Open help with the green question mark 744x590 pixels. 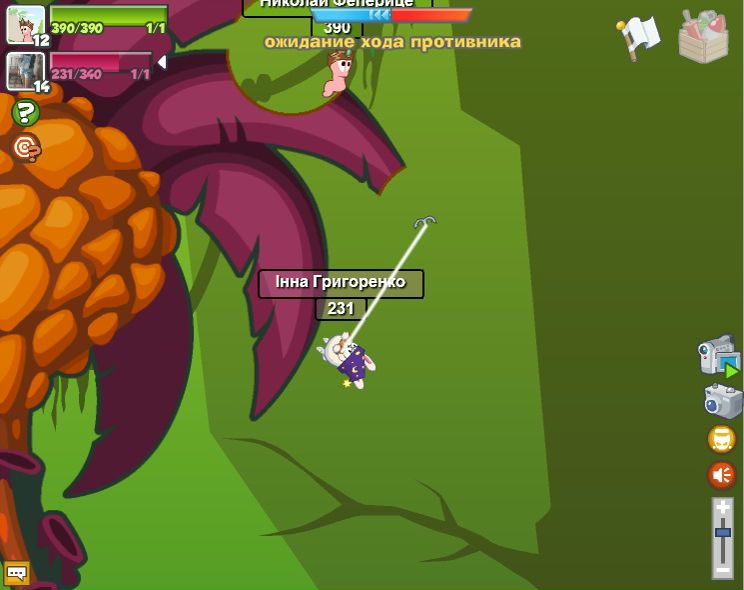pos(25,113)
